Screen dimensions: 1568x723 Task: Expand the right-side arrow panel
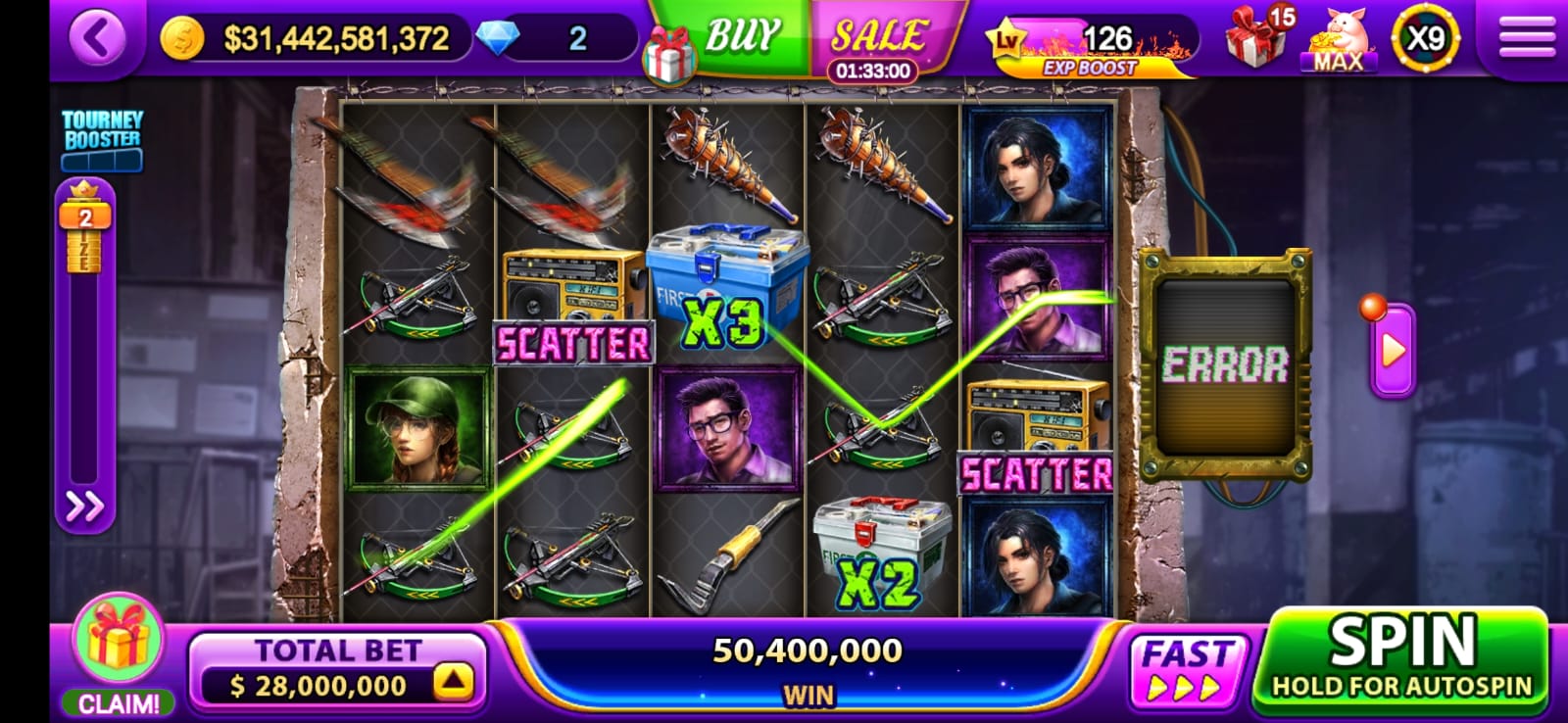click(x=1392, y=351)
